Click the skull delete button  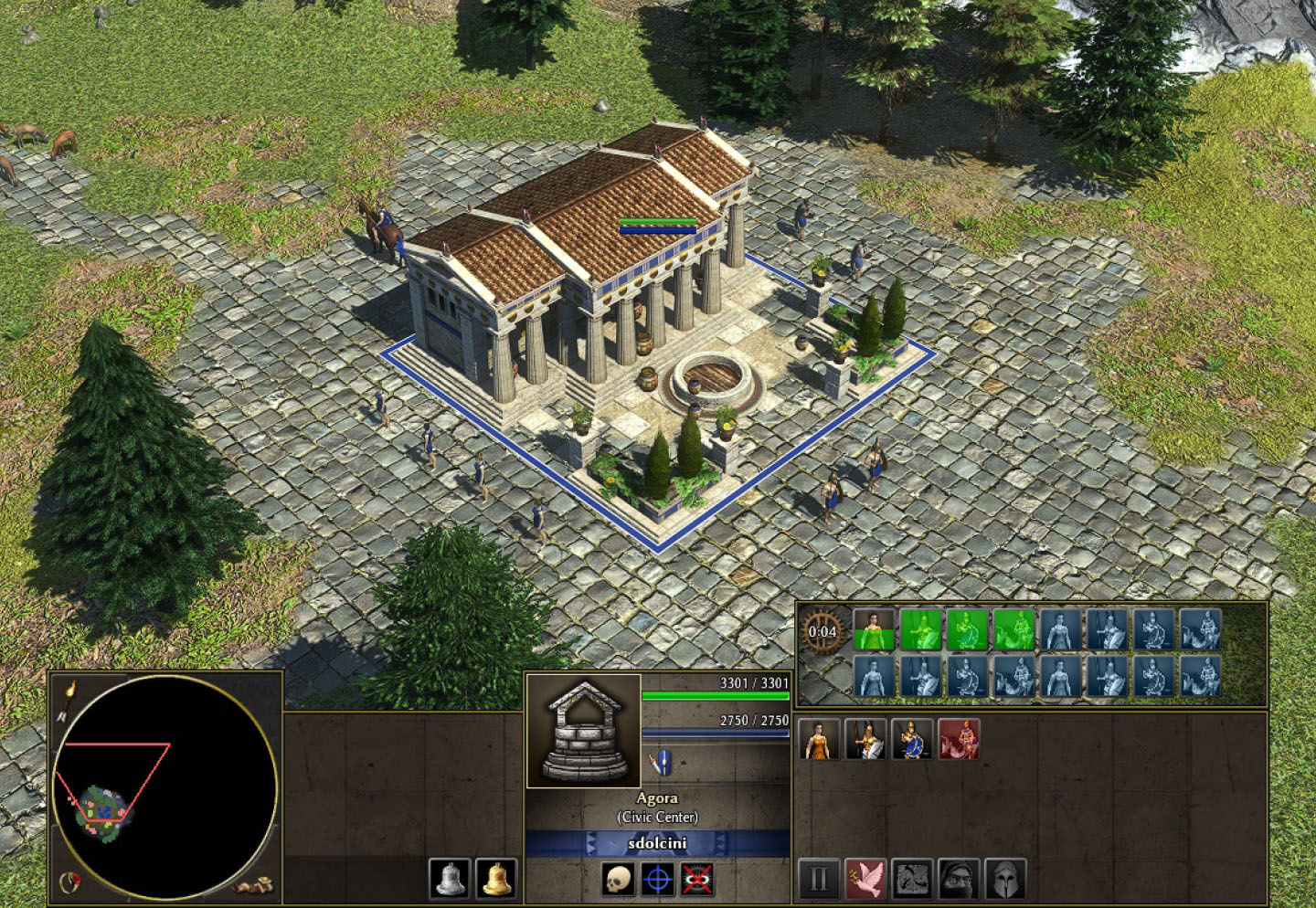[x=618, y=880]
